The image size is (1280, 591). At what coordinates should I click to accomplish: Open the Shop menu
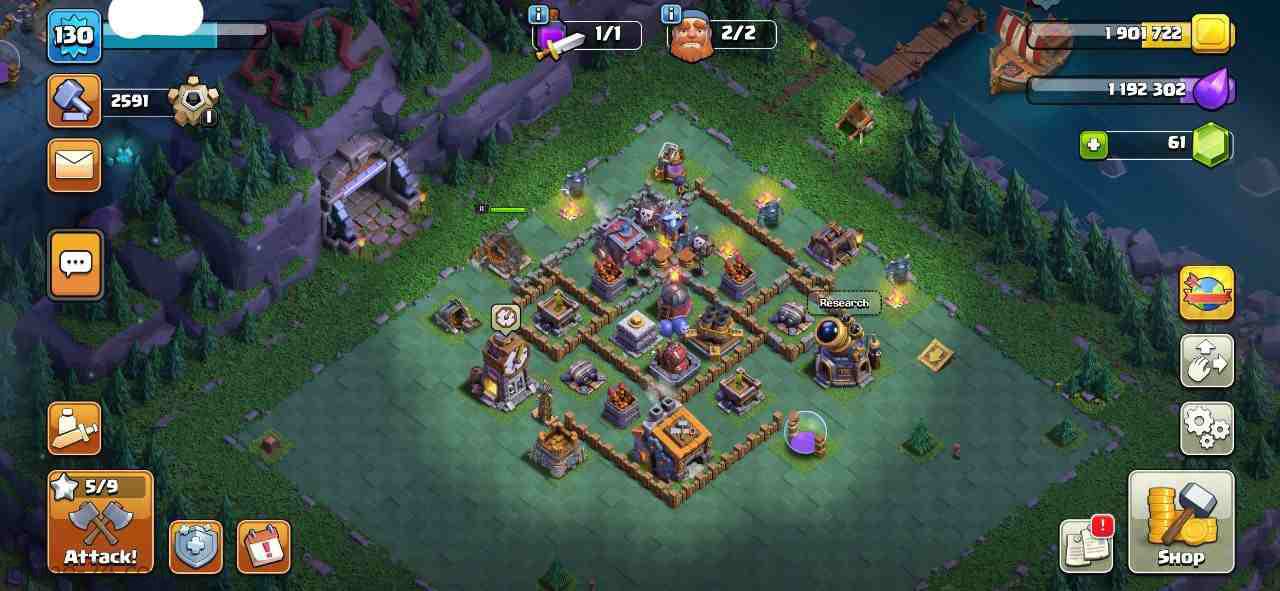pos(1181,522)
